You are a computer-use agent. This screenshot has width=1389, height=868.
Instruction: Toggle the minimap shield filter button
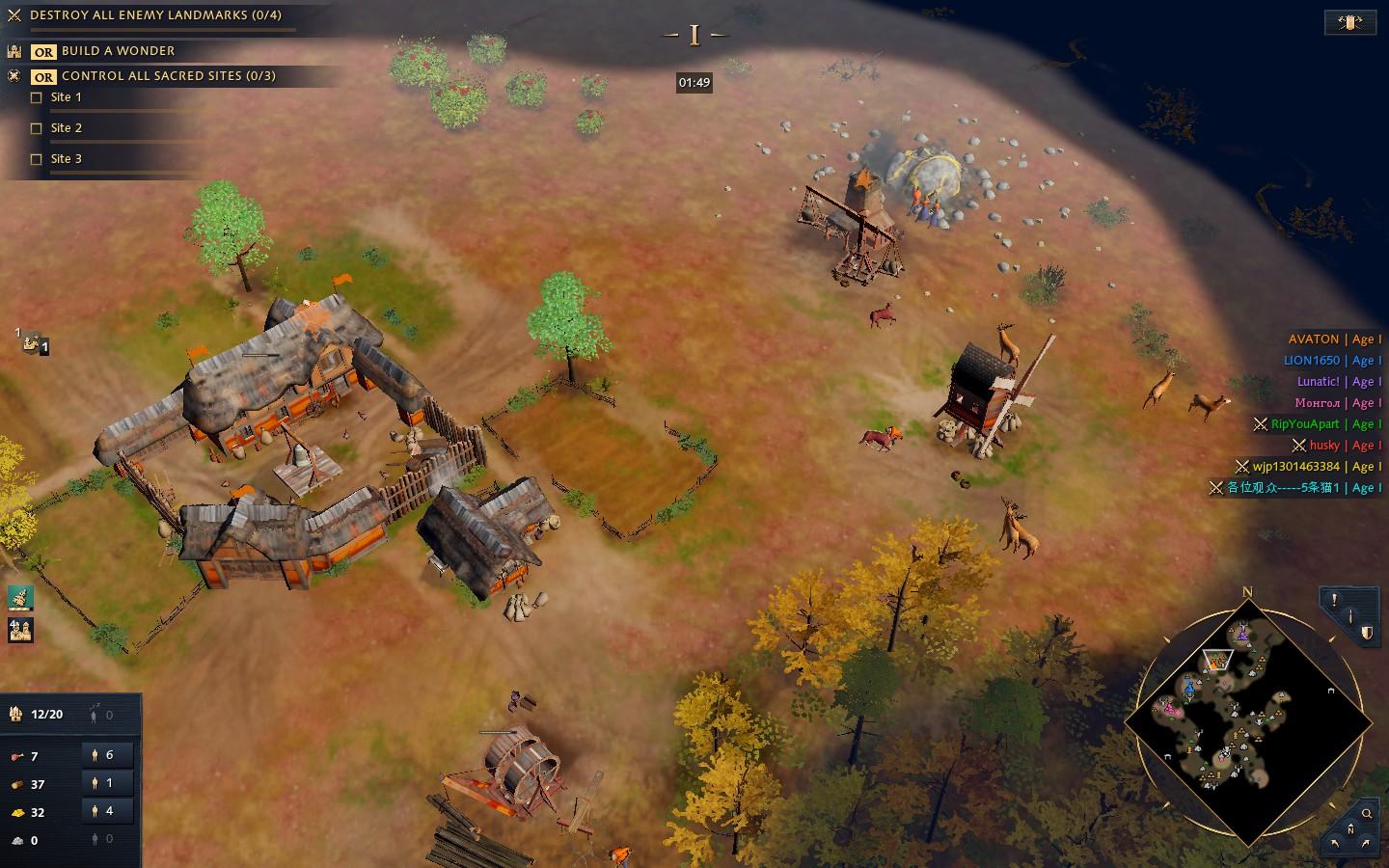click(x=1366, y=633)
